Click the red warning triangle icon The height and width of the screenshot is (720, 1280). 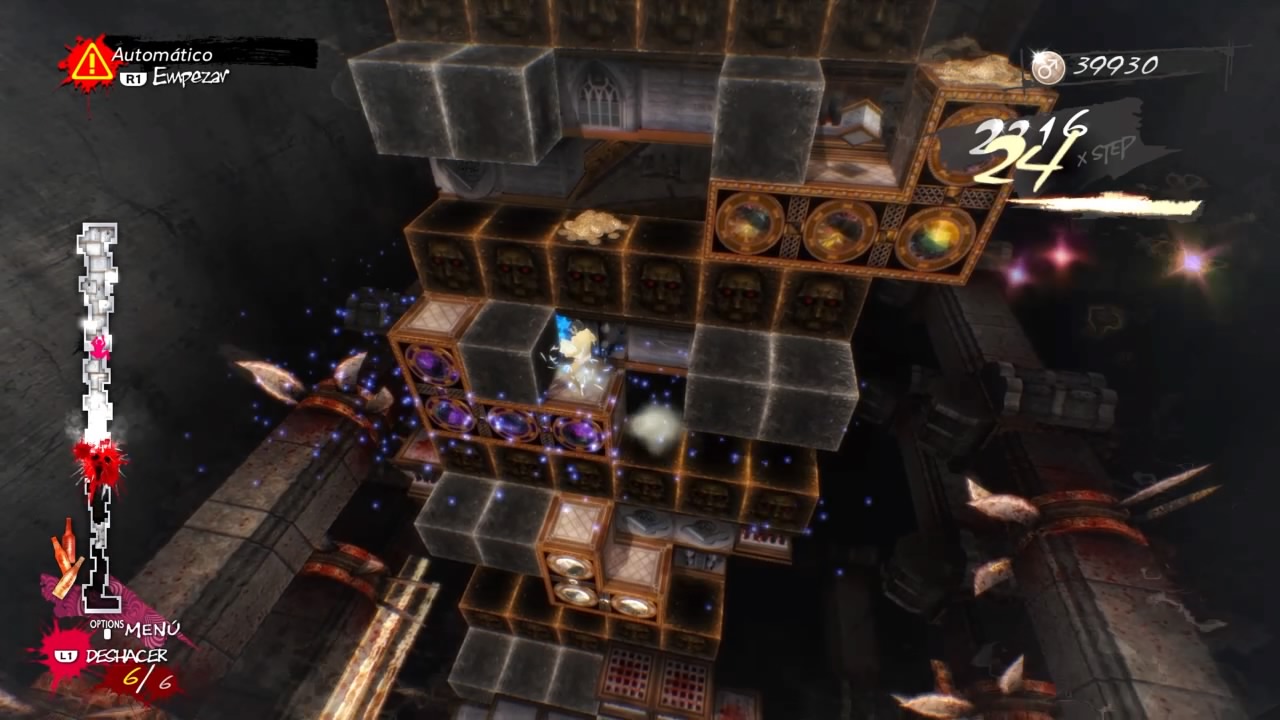(90, 62)
